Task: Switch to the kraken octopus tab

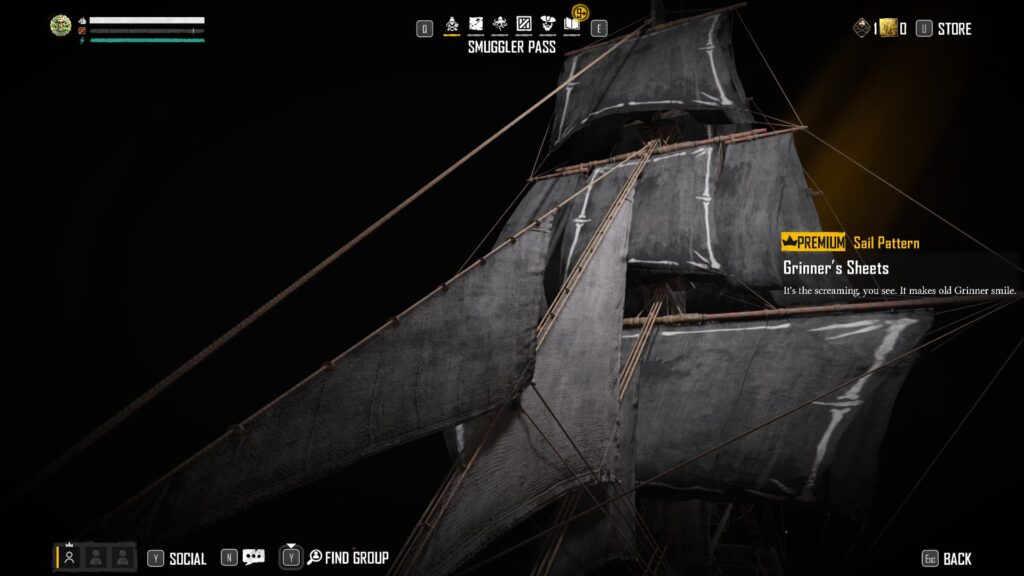Action: tap(499, 23)
